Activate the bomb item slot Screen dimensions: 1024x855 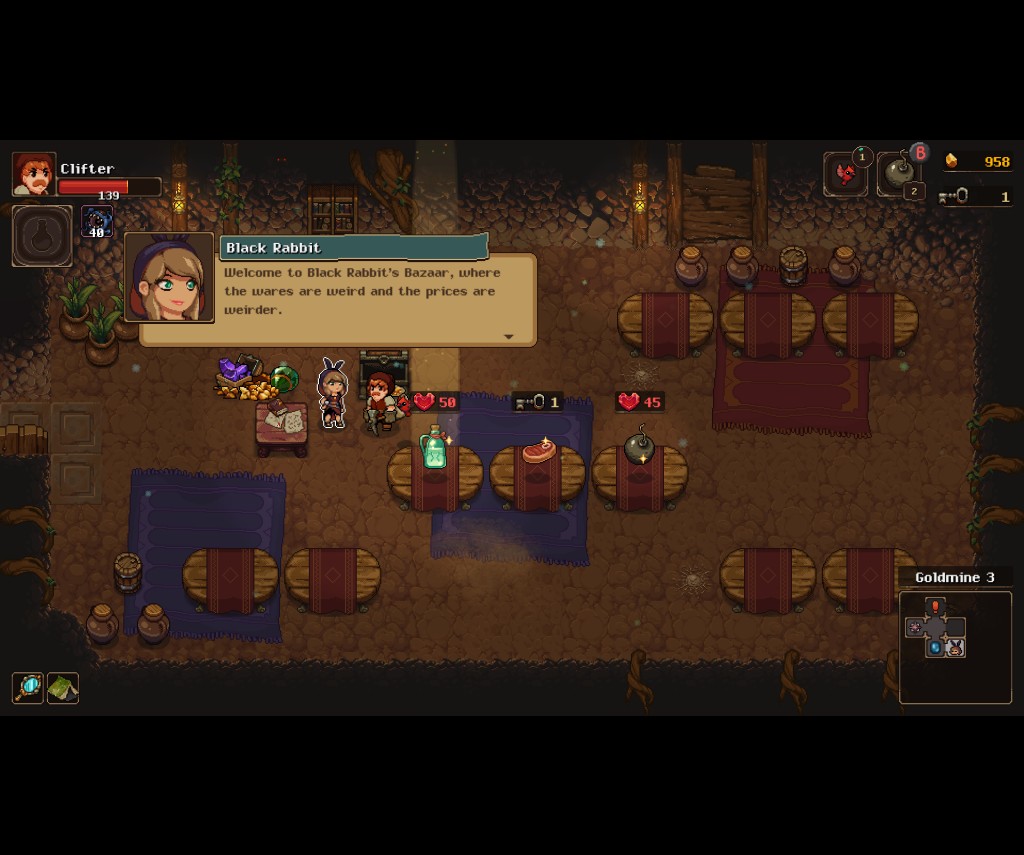pyautogui.click(x=898, y=175)
